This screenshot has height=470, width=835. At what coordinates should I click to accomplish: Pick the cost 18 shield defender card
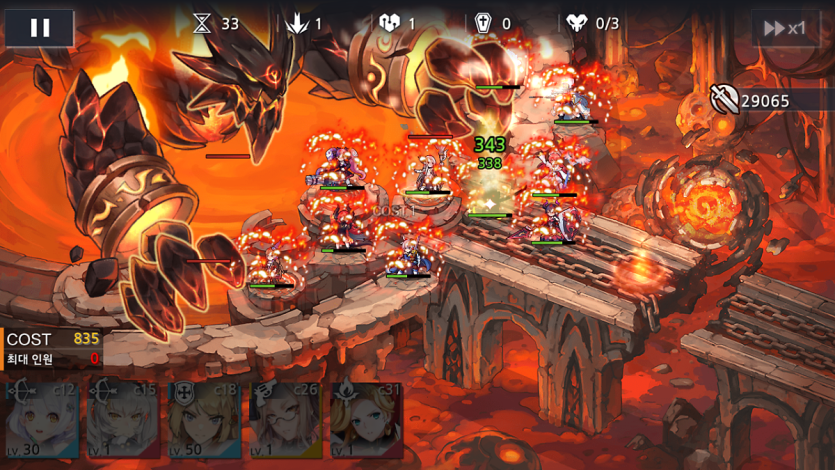204,420
